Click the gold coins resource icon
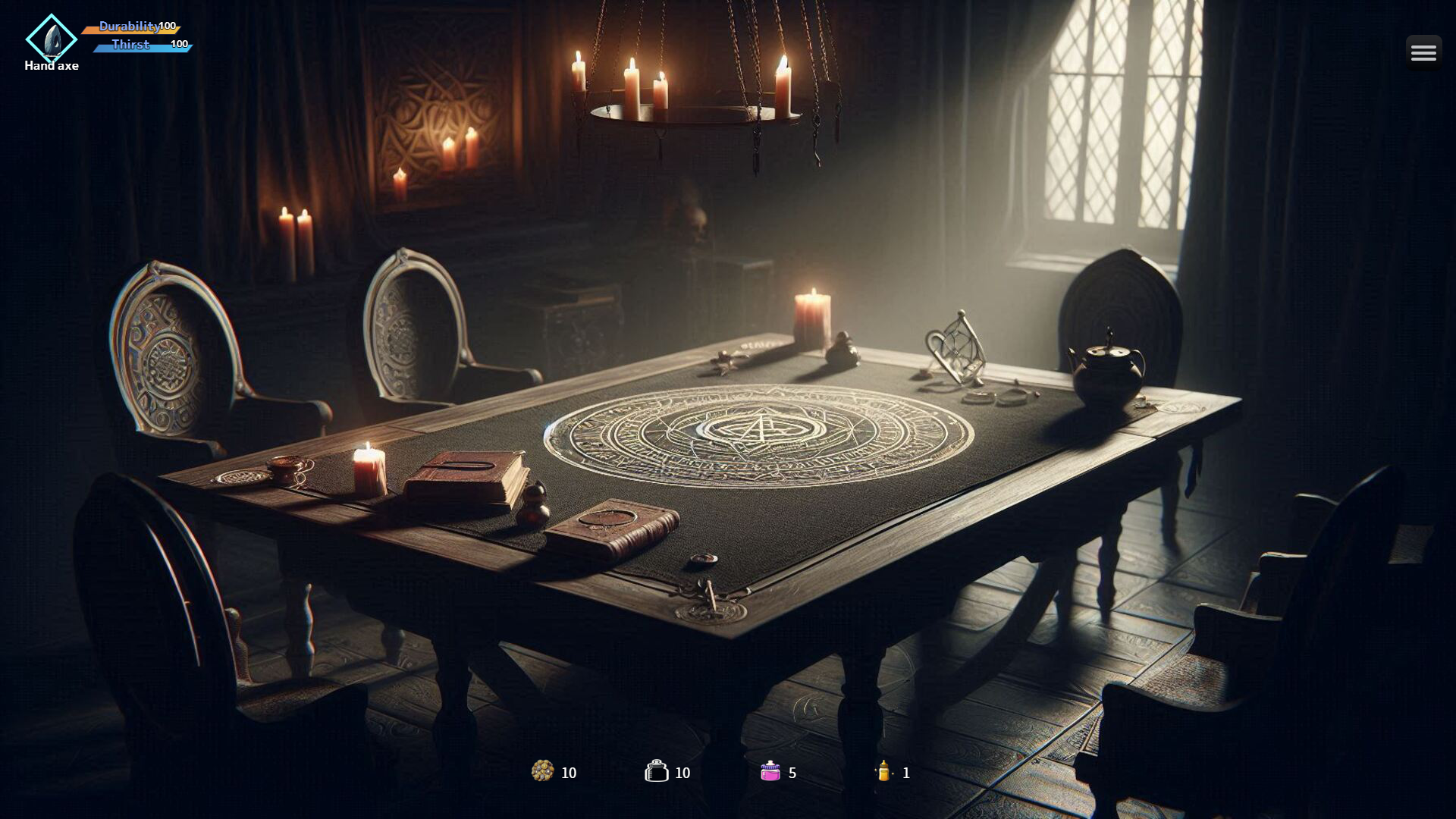 [543, 772]
